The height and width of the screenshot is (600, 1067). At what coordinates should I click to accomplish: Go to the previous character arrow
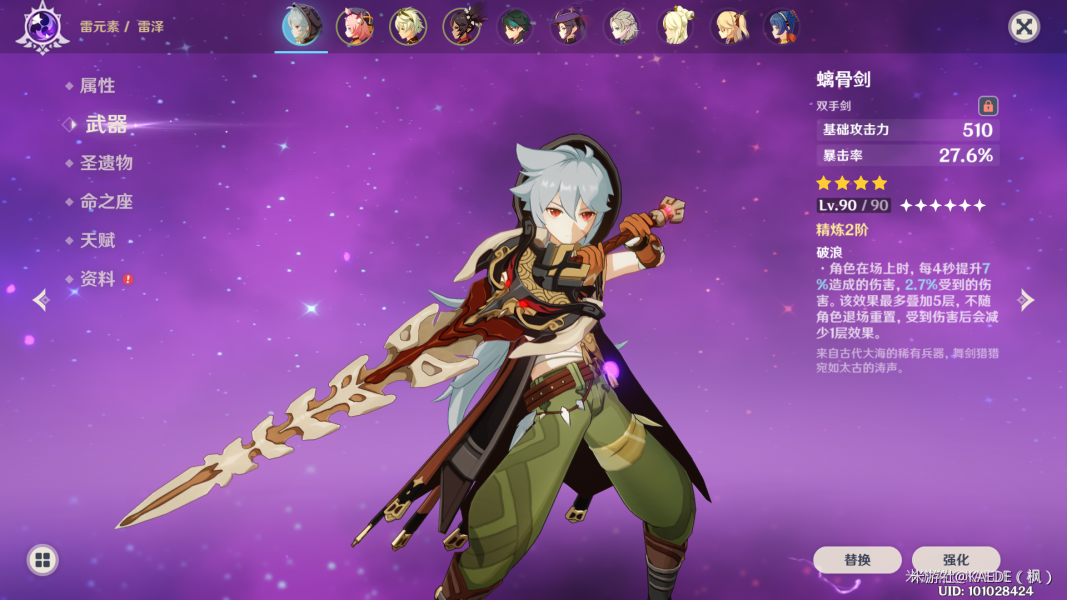(x=40, y=300)
